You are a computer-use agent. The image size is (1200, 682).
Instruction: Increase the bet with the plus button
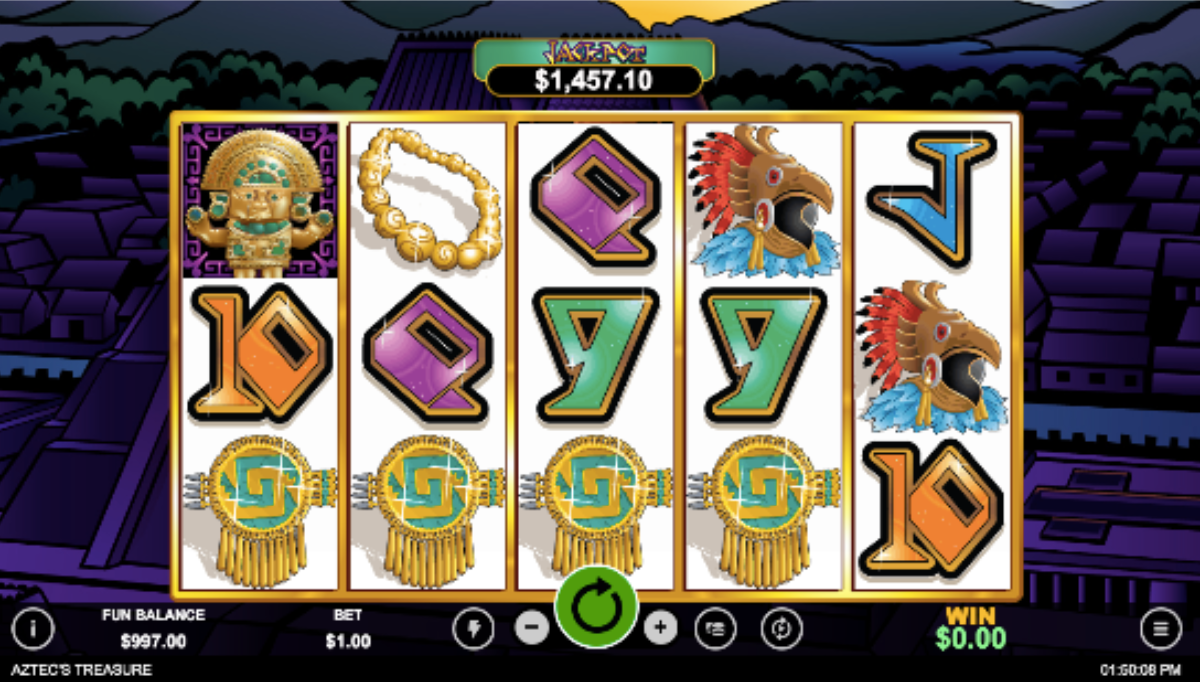(660, 628)
